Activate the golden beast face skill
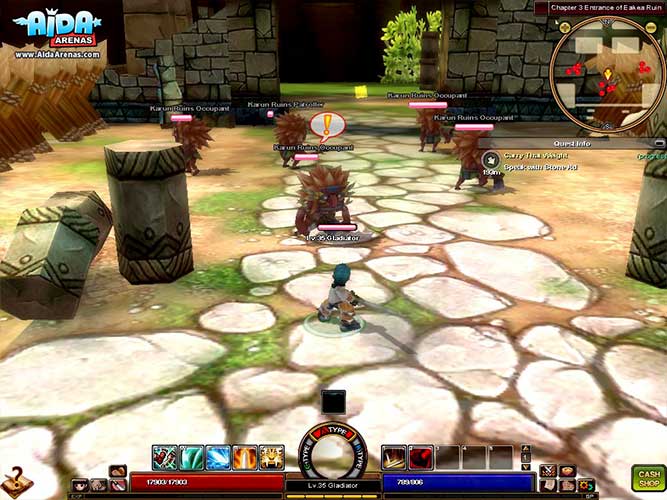This screenshot has width=667, height=500. point(271,458)
